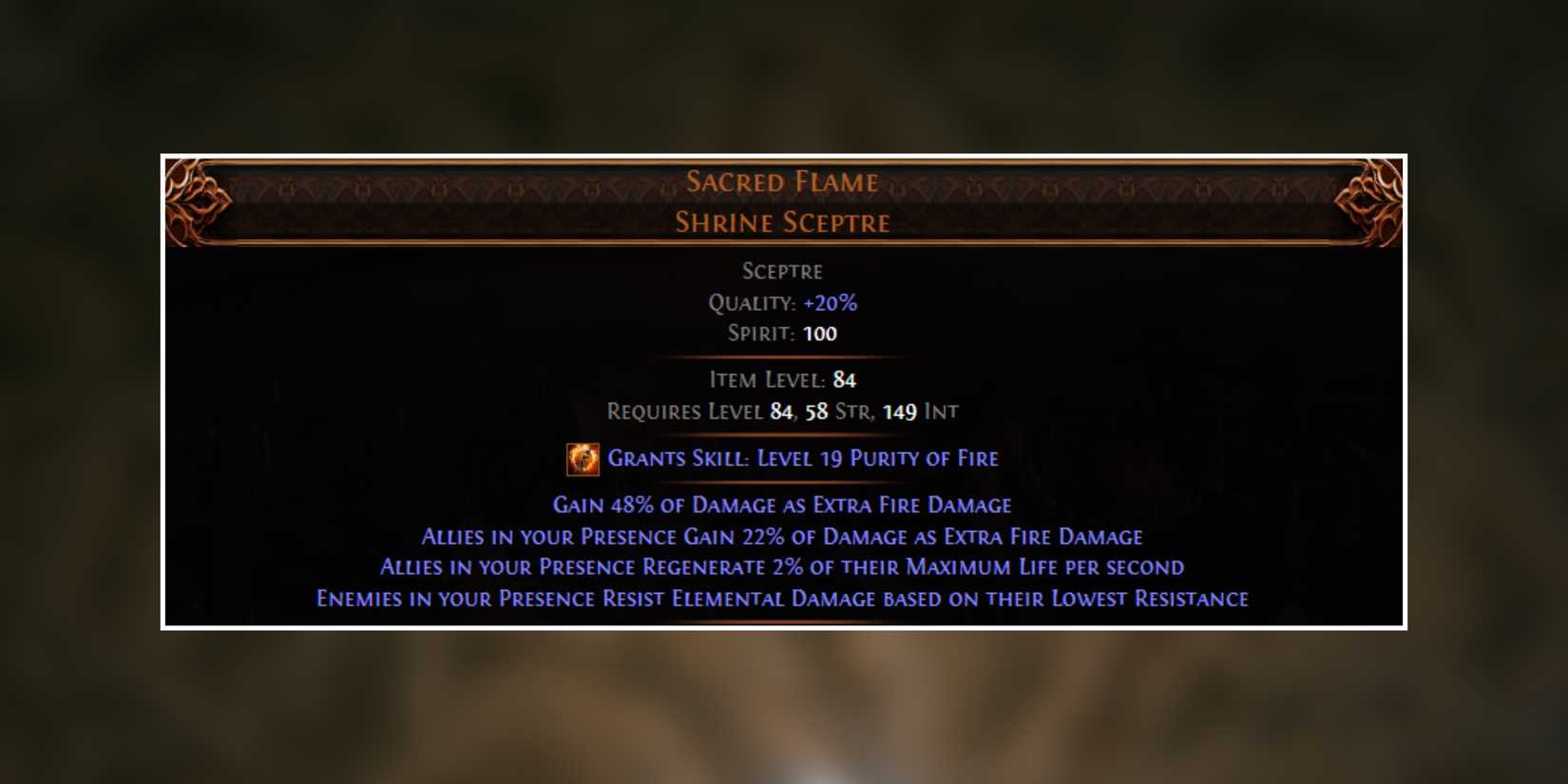Click the Sacred Flame item name
The height and width of the screenshot is (784, 1568).
(x=782, y=182)
